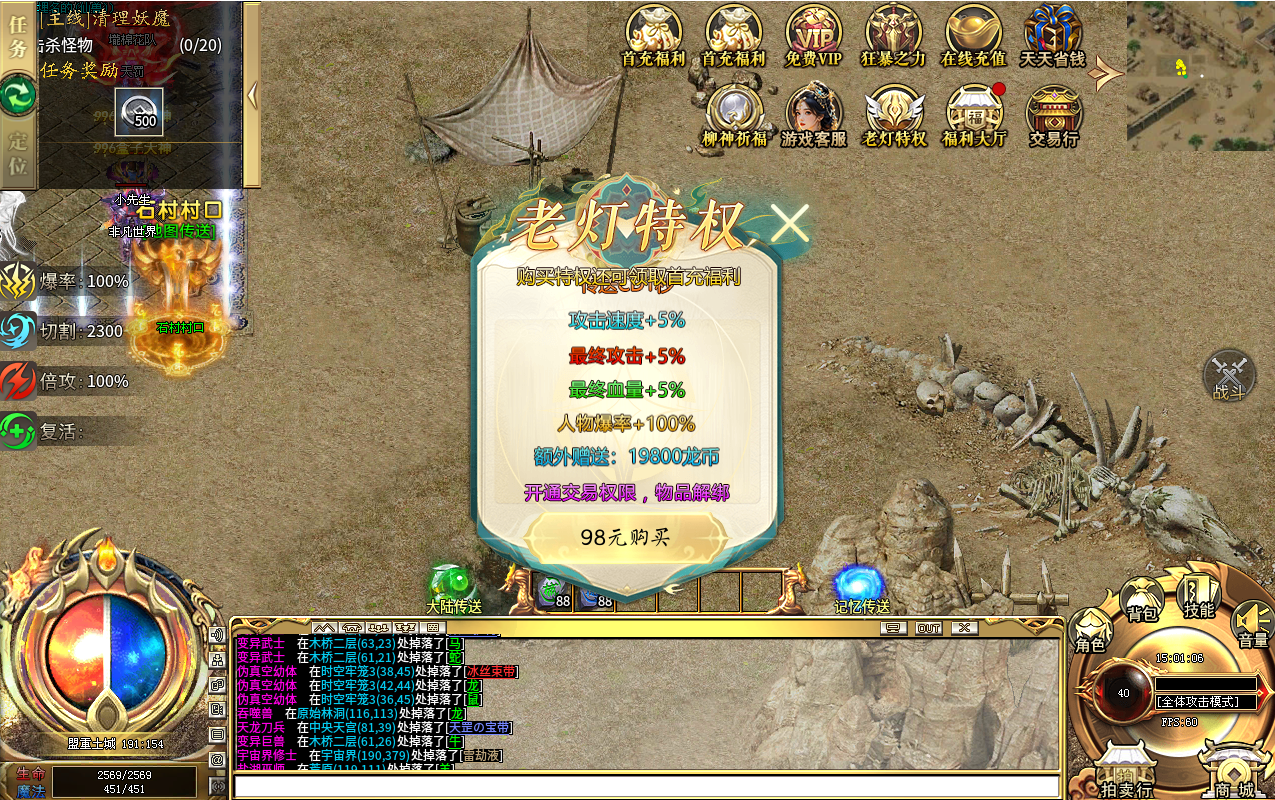Buy the privilege with 98元购买
Image resolution: width=1275 pixels, height=800 pixels.
point(625,537)
